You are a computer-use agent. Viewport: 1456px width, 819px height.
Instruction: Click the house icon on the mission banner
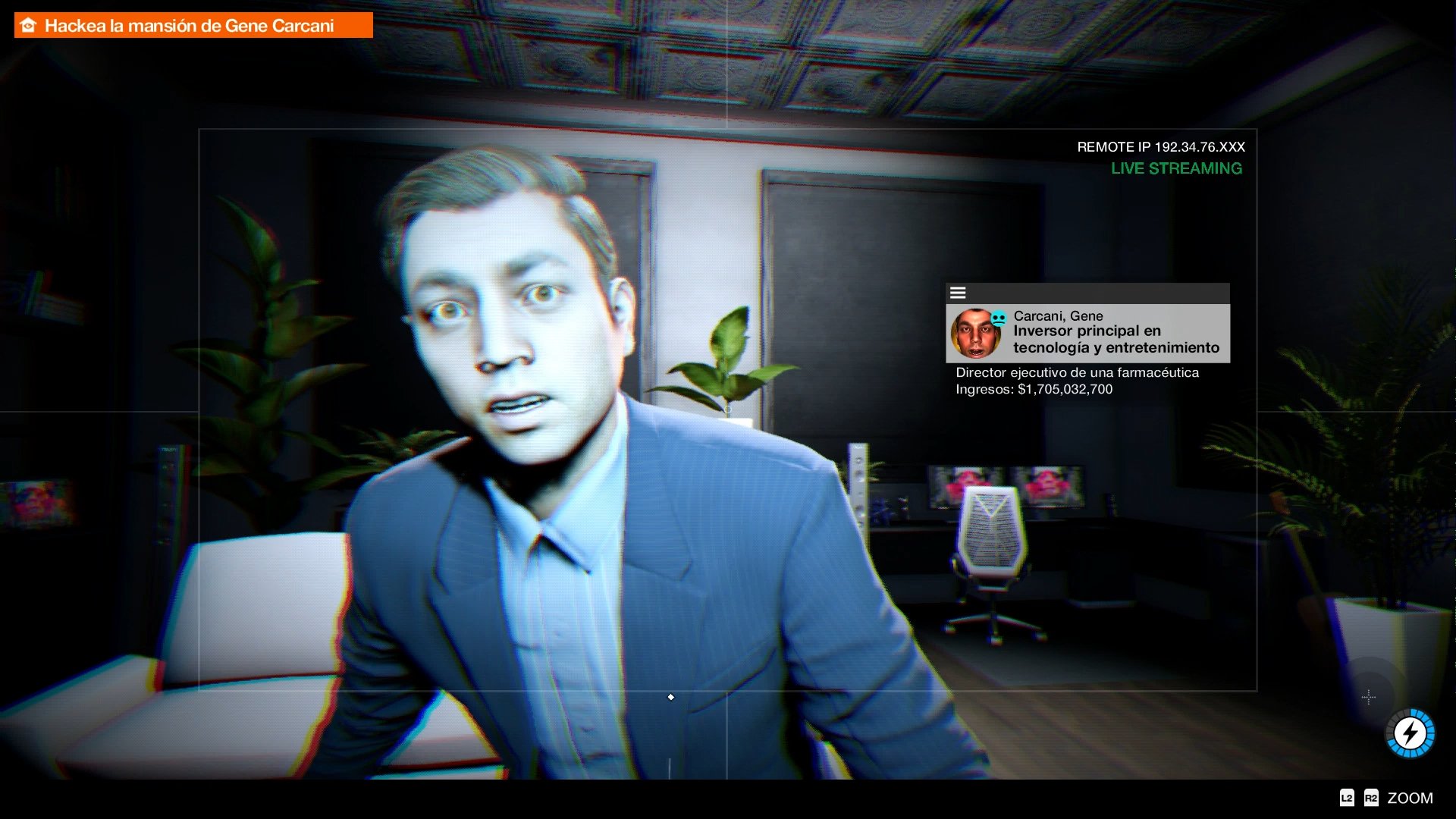tap(28, 24)
